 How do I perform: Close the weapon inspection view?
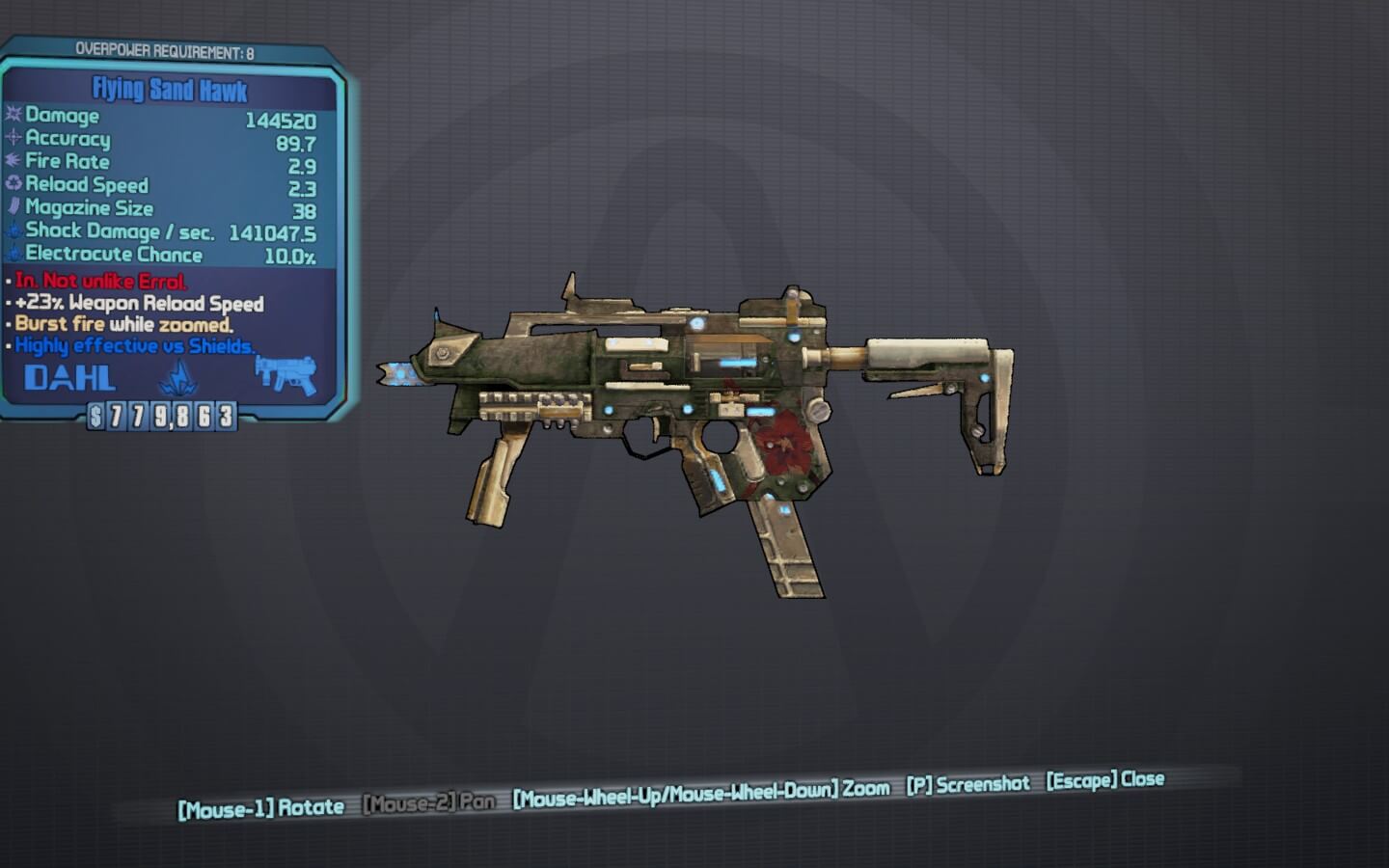pyautogui.click(x=1105, y=779)
